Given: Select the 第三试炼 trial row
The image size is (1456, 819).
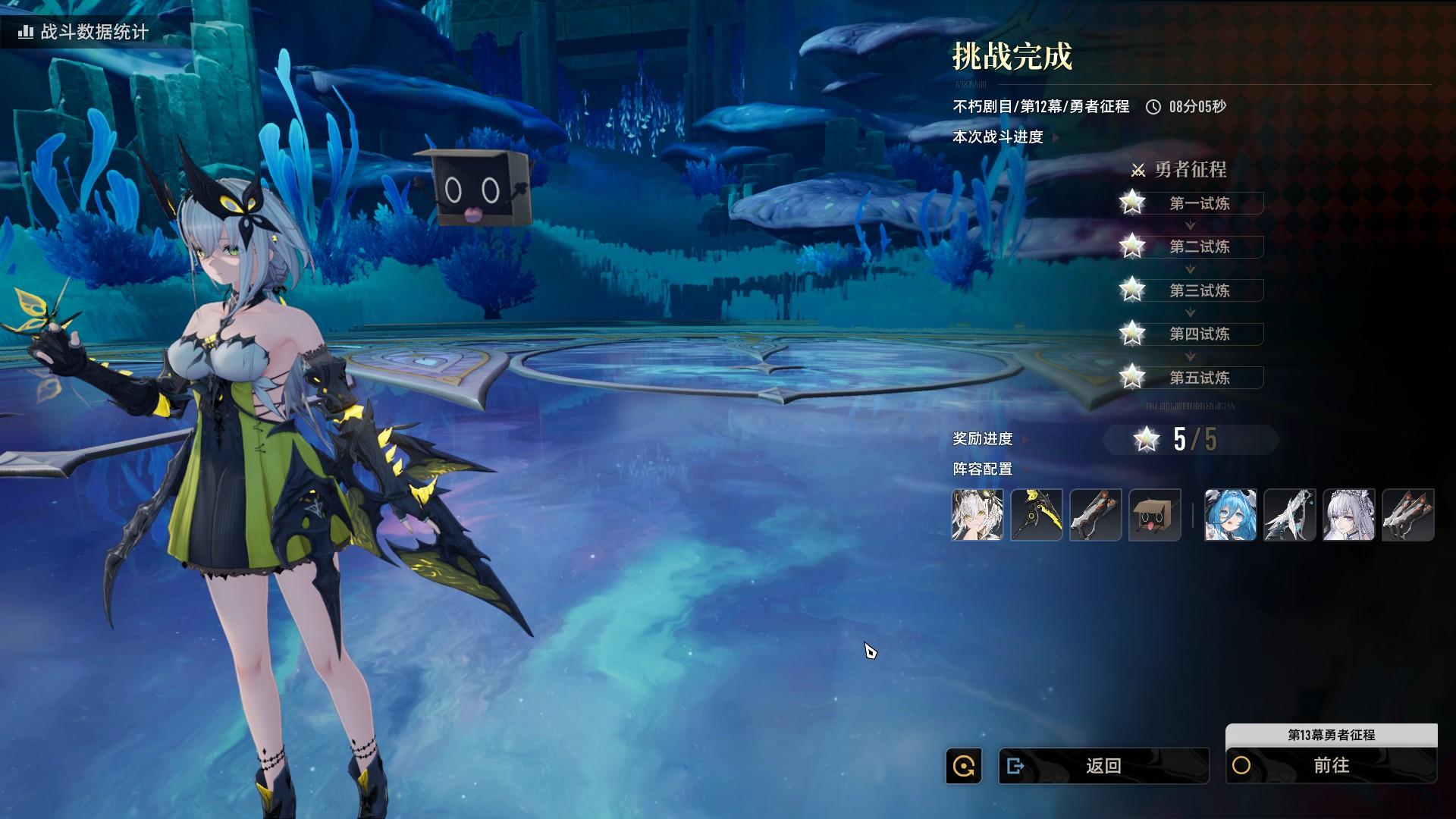Looking at the screenshot, I should tap(1199, 290).
